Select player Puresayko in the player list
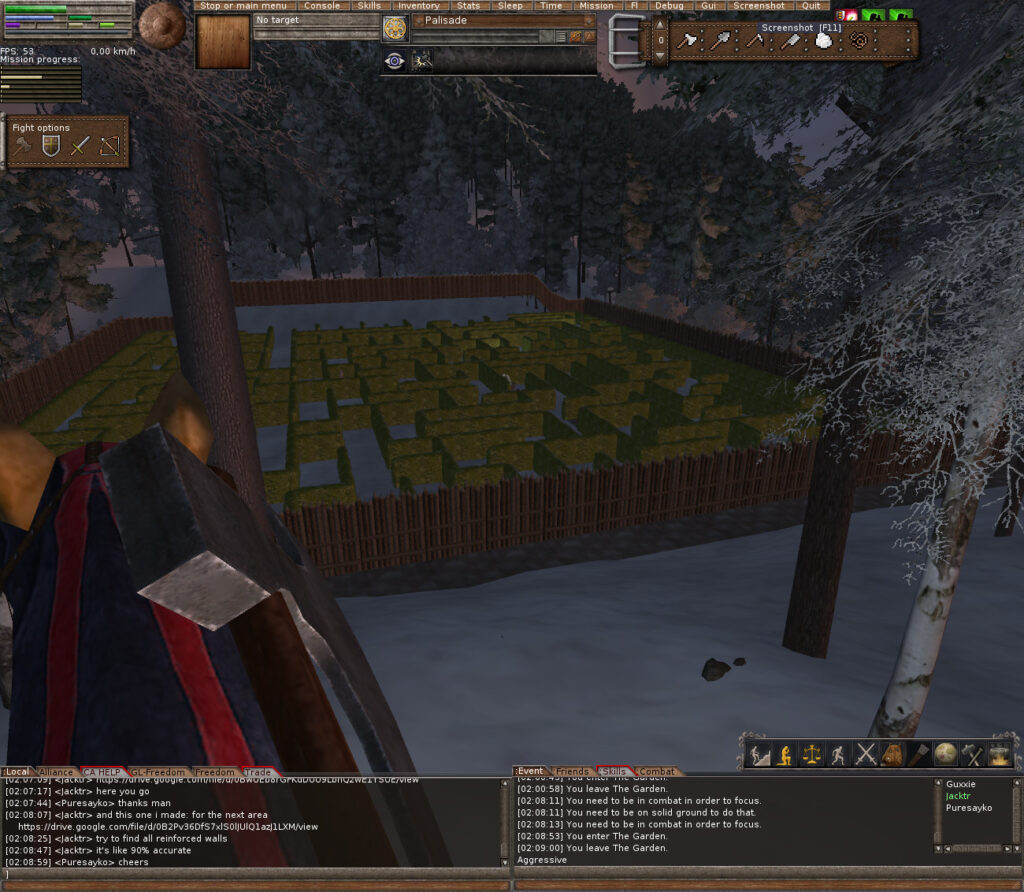The width and height of the screenshot is (1024, 892). pyautogui.click(x=968, y=807)
